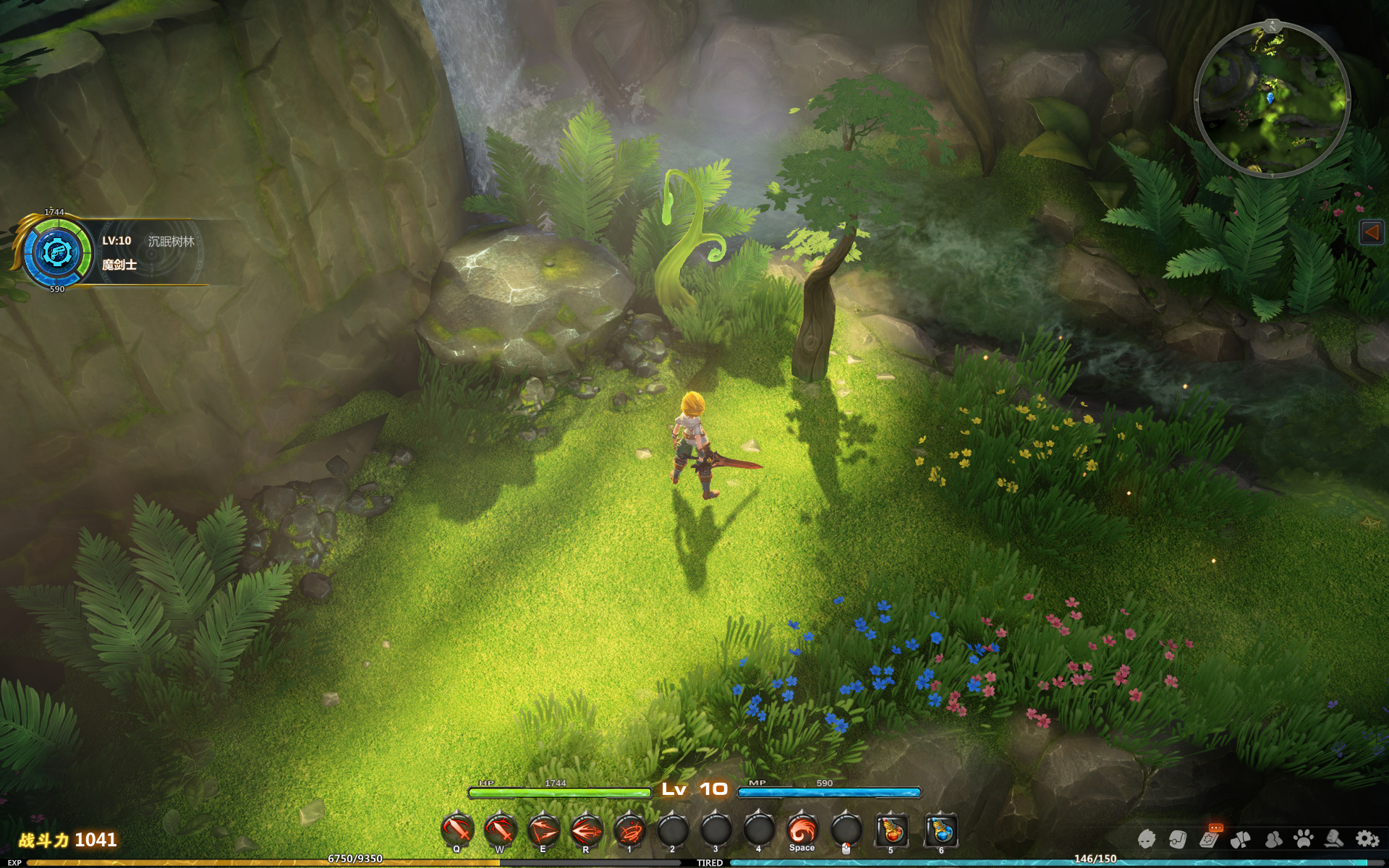Viewport: 1389px width, 868px height.
Task: Cast the R sword thrust skill
Action: [587, 830]
